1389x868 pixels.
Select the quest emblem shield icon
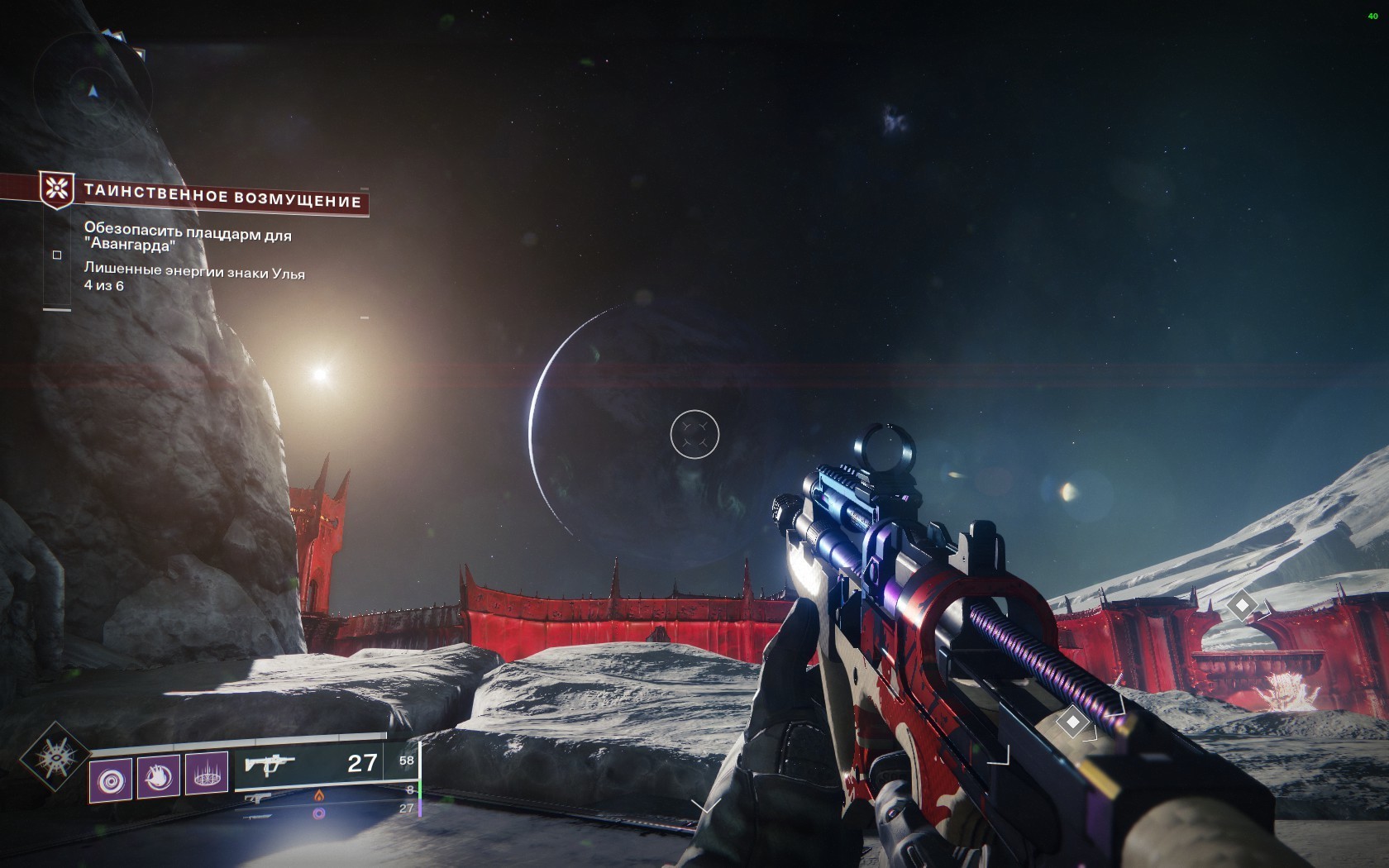(57, 190)
